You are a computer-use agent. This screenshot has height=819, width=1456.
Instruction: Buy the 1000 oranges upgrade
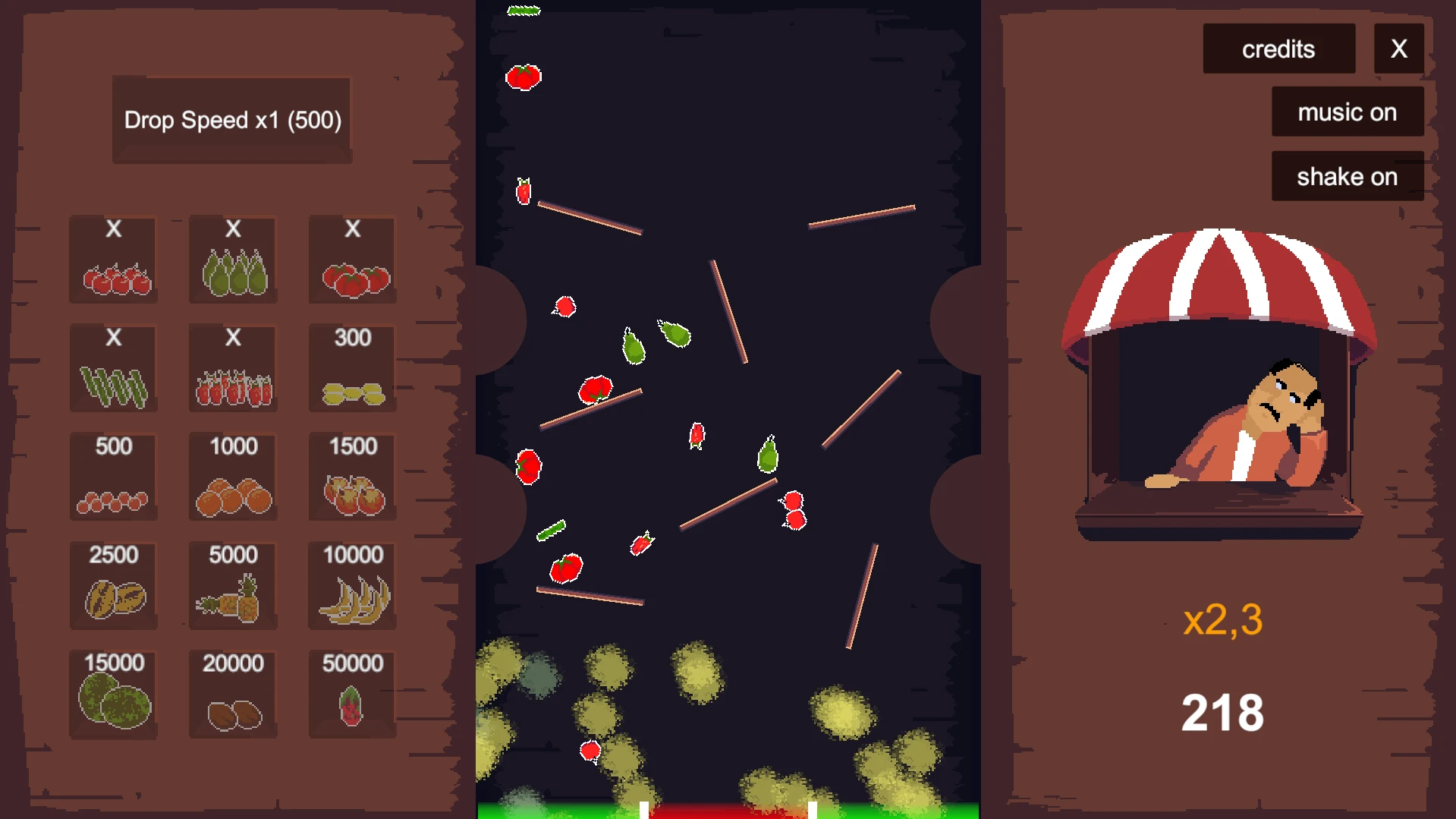[x=233, y=477]
